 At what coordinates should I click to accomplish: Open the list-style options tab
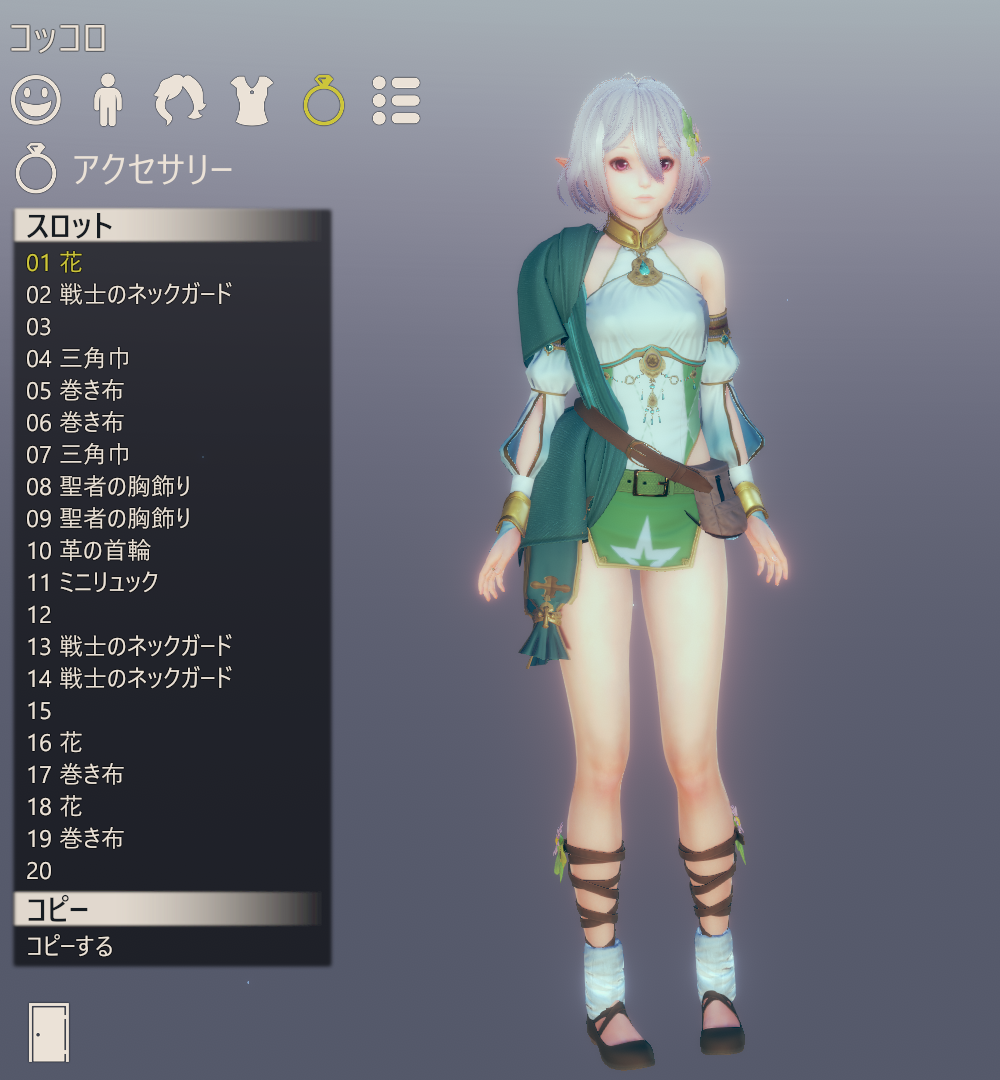point(396,100)
